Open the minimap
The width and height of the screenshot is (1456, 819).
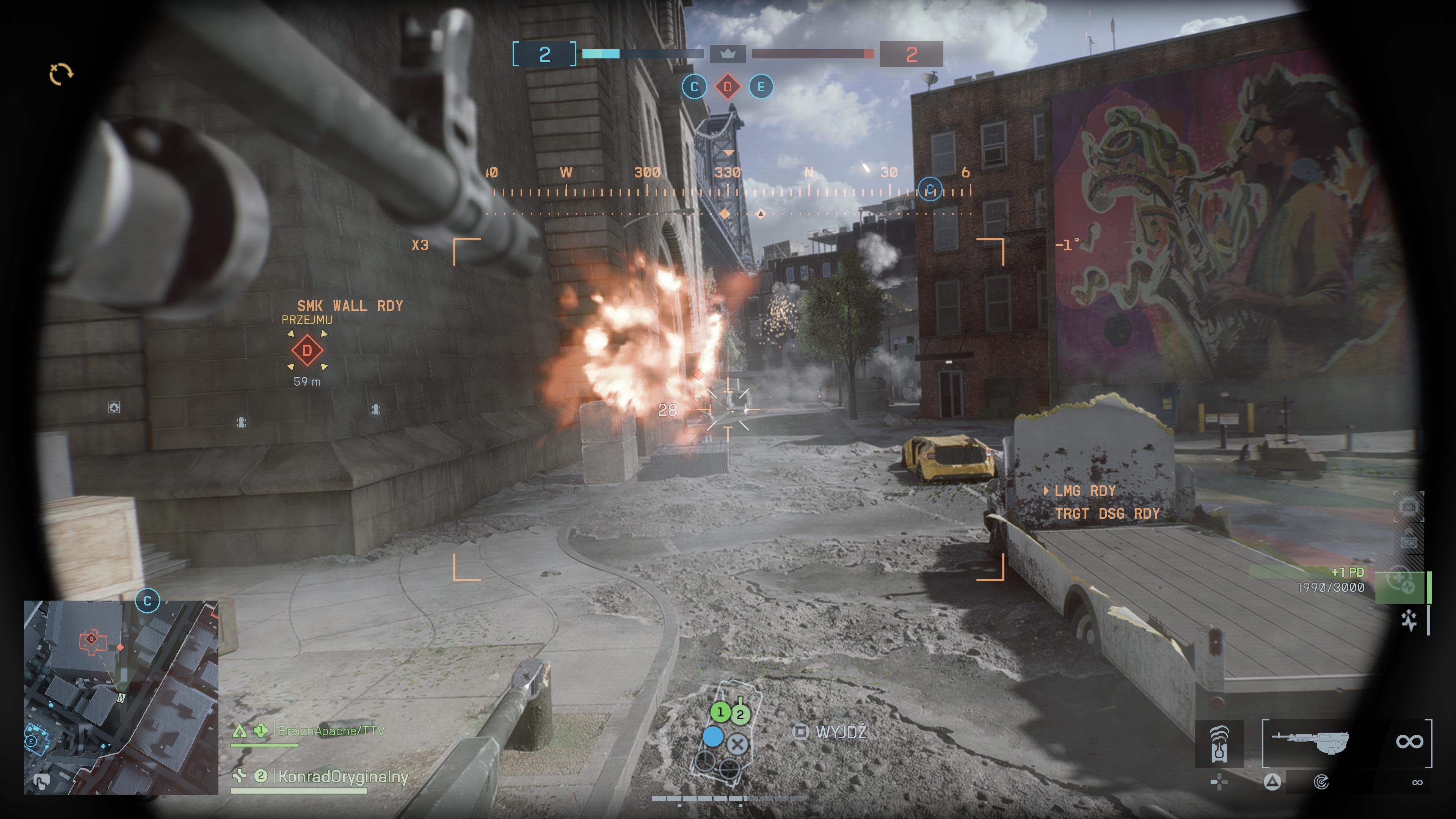[121, 697]
